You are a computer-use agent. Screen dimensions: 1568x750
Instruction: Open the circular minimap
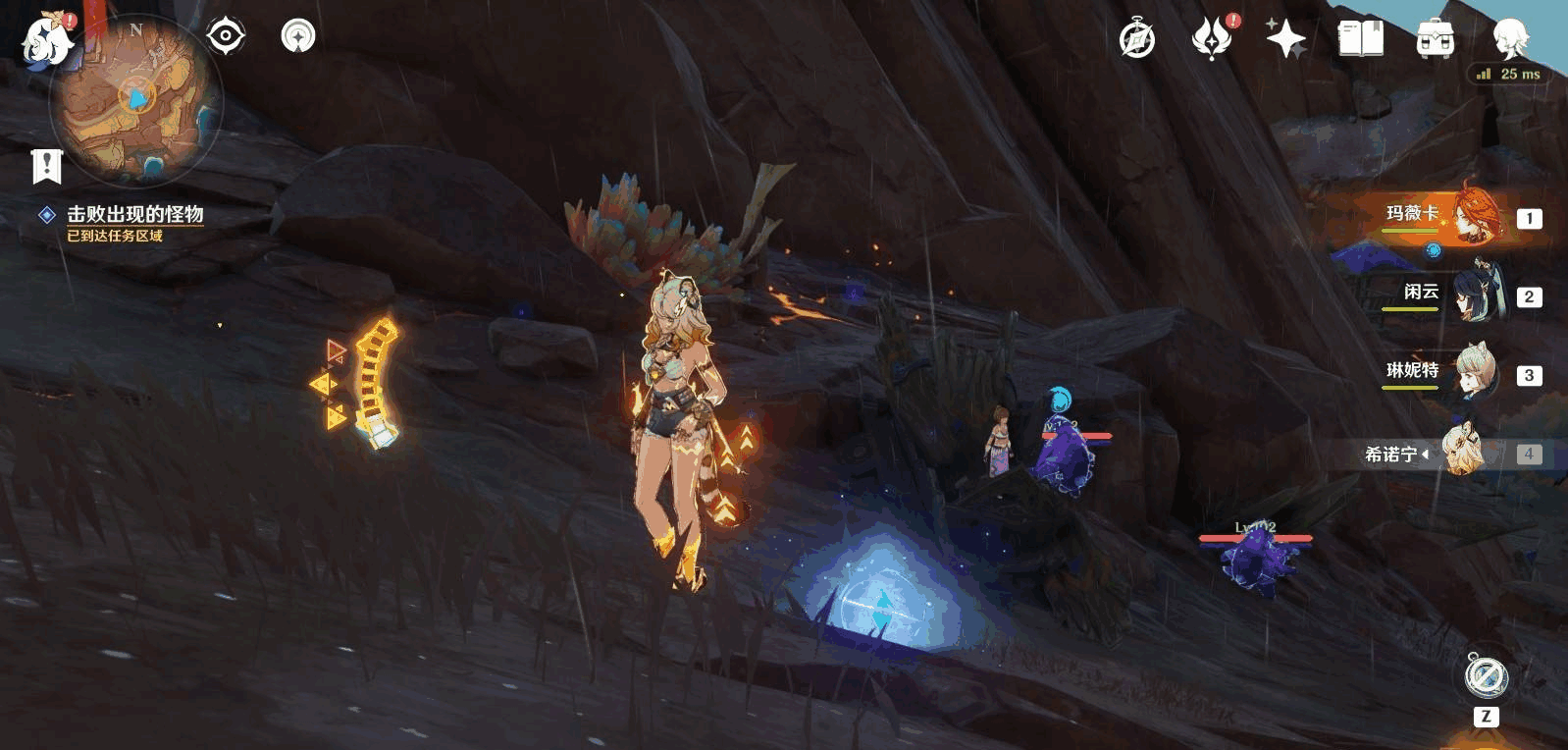(136, 101)
